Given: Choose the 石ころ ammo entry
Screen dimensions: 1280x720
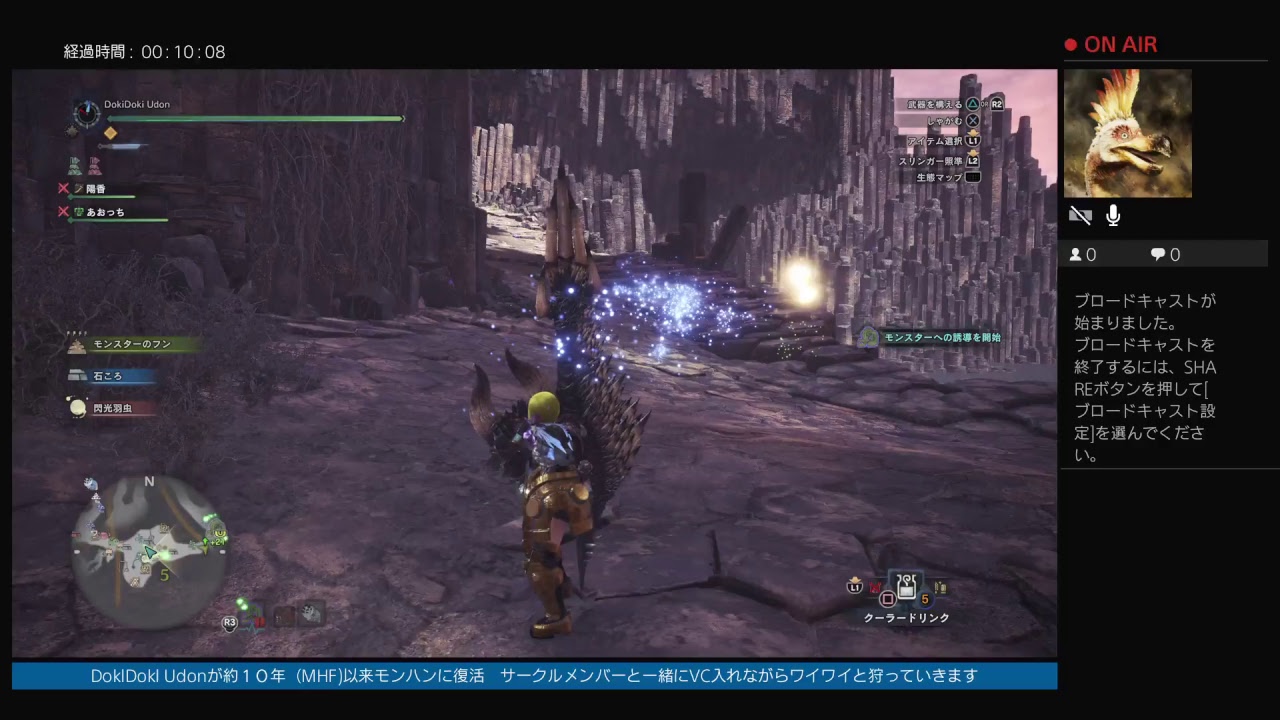Looking at the screenshot, I should coord(108,376).
